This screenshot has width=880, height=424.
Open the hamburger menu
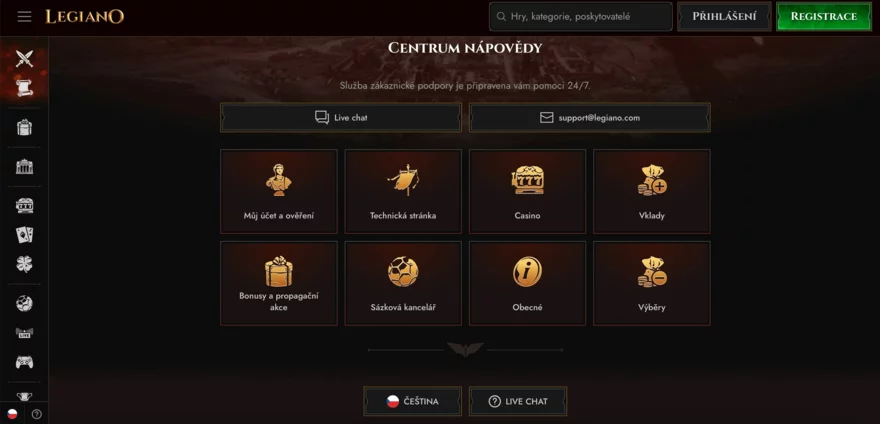coord(24,17)
